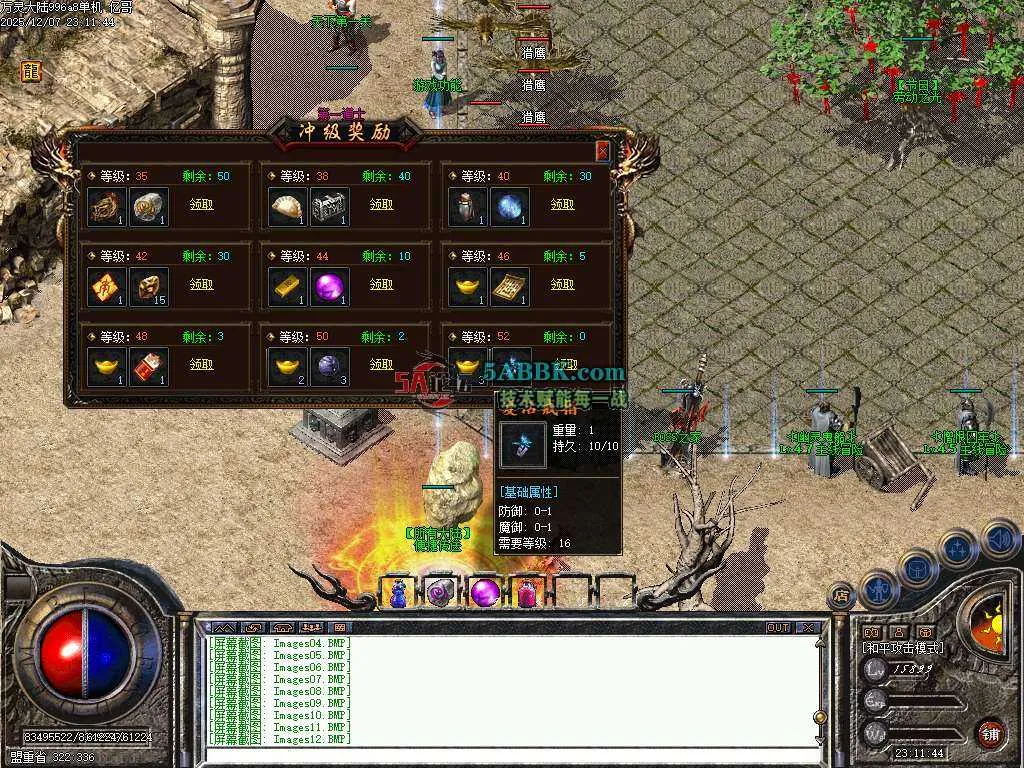
Task: Claim the level 38 reward via 领取
Action: (x=381, y=204)
